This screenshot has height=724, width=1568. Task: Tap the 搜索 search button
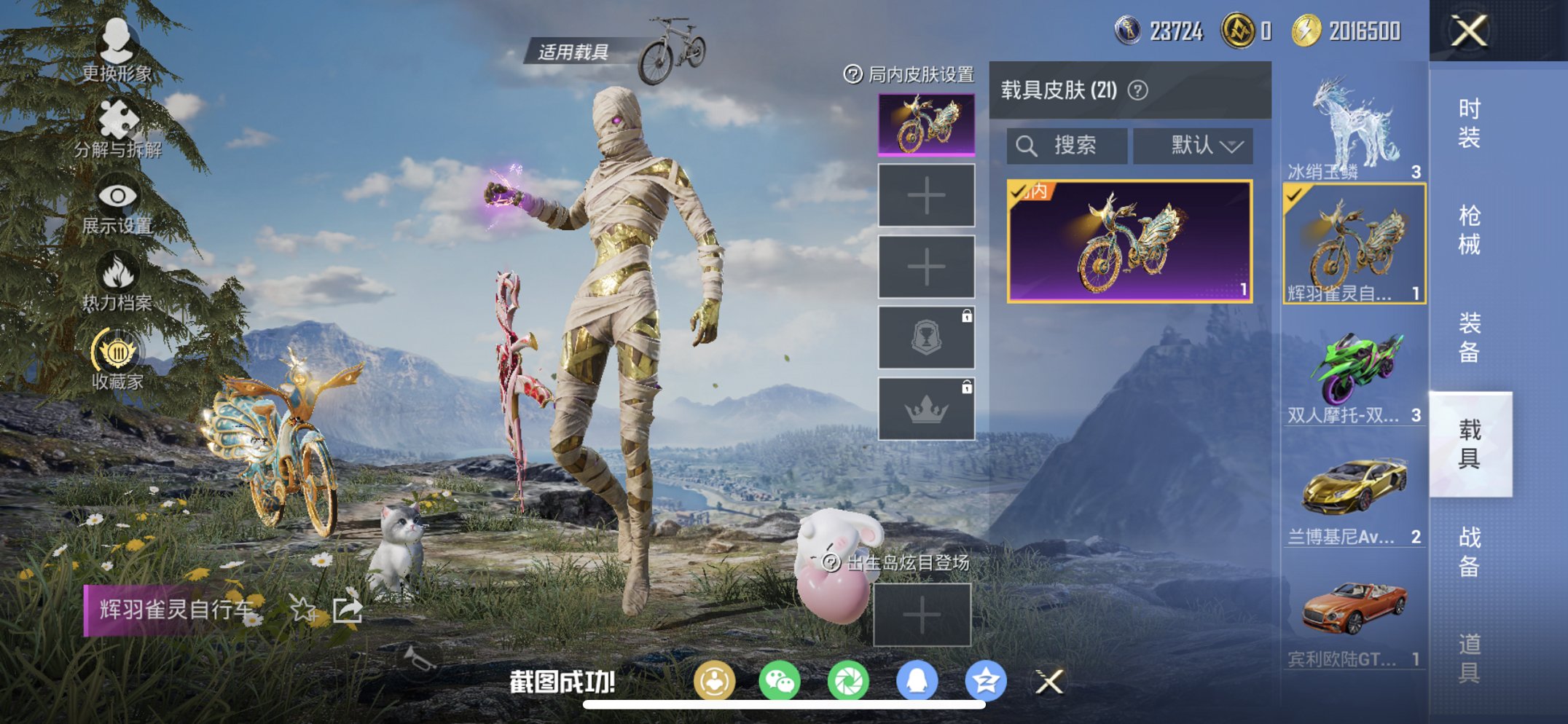pyautogui.click(x=1068, y=145)
